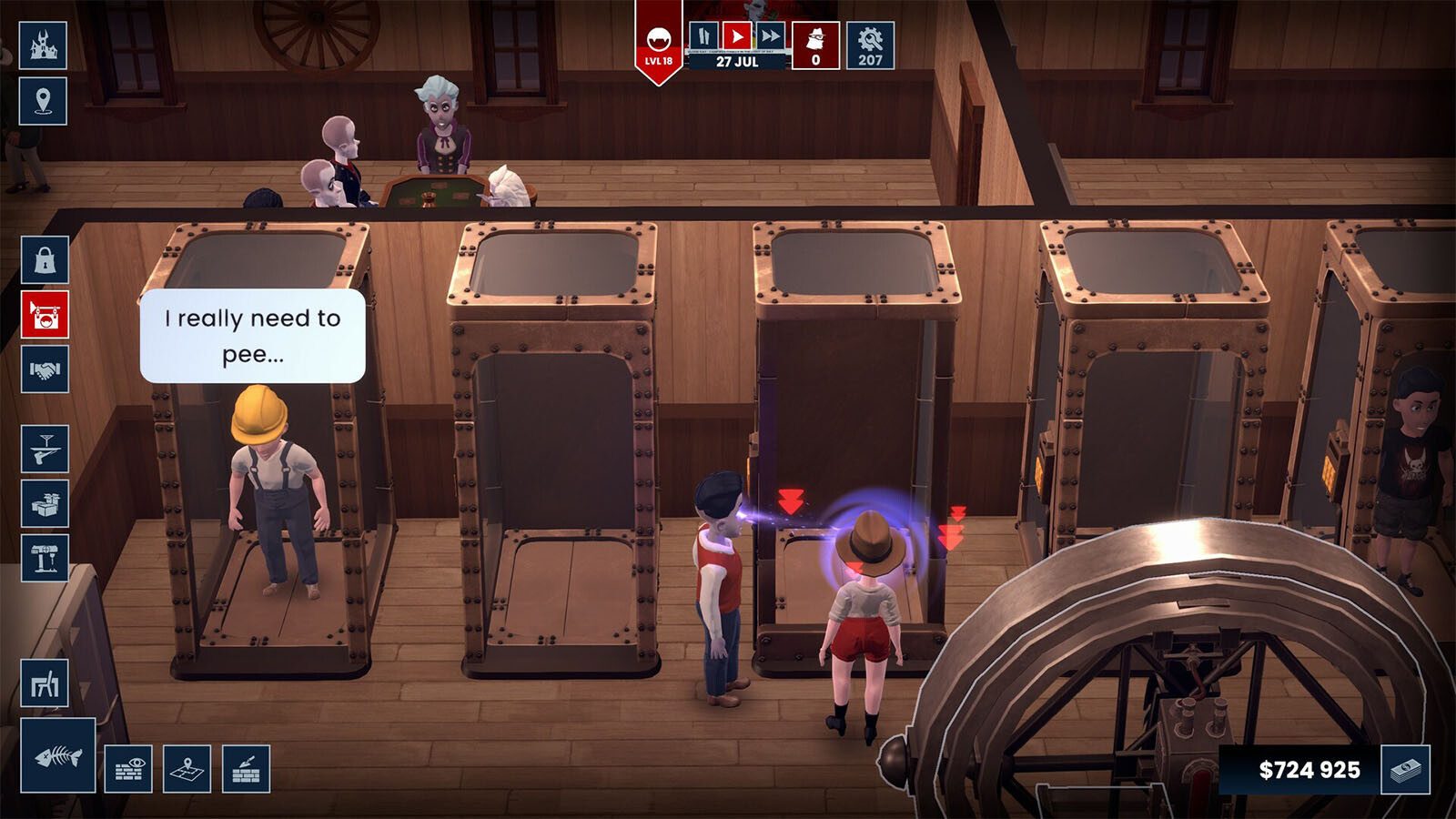This screenshot has width=1456, height=819.
Task: Toggle the red hanging sign button
Action: click(45, 315)
